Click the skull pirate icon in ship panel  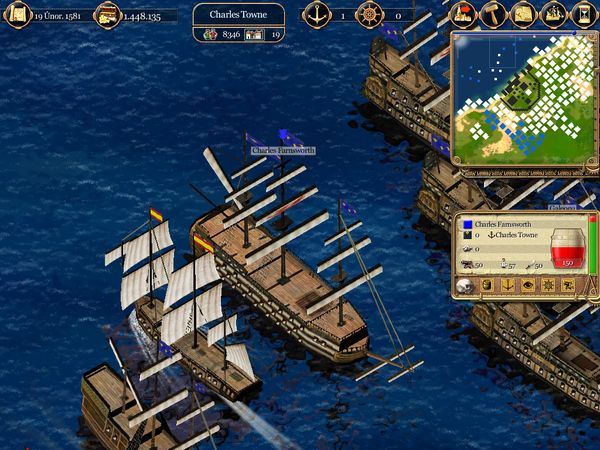(x=466, y=287)
